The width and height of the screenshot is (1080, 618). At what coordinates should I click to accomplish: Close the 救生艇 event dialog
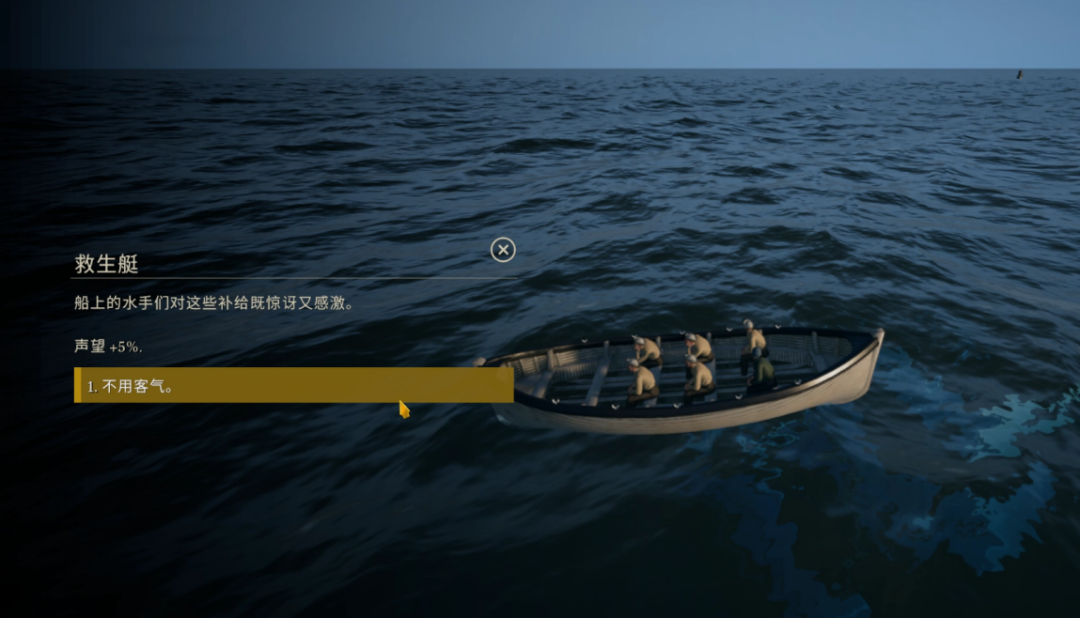[503, 249]
